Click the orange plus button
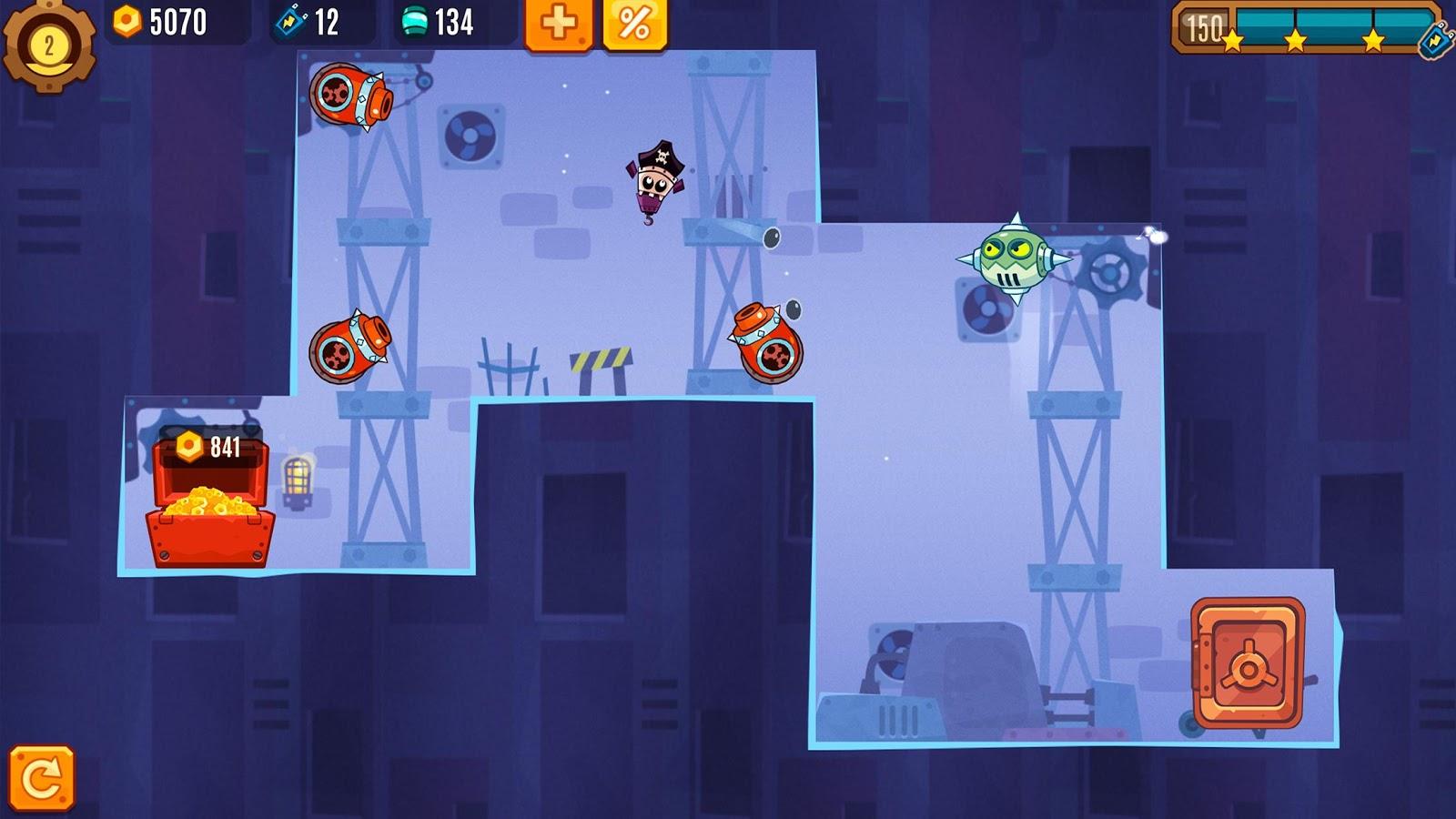Image resolution: width=1456 pixels, height=819 pixels. [x=559, y=24]
